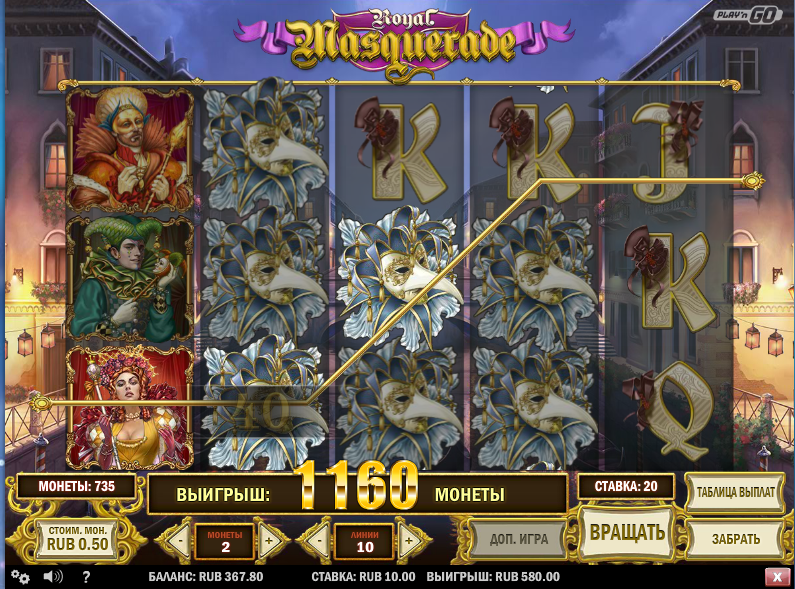Viewport: 795px width, 589px height.
Task: Toggle the sound speaker icon
Action: tap(53, 577)
